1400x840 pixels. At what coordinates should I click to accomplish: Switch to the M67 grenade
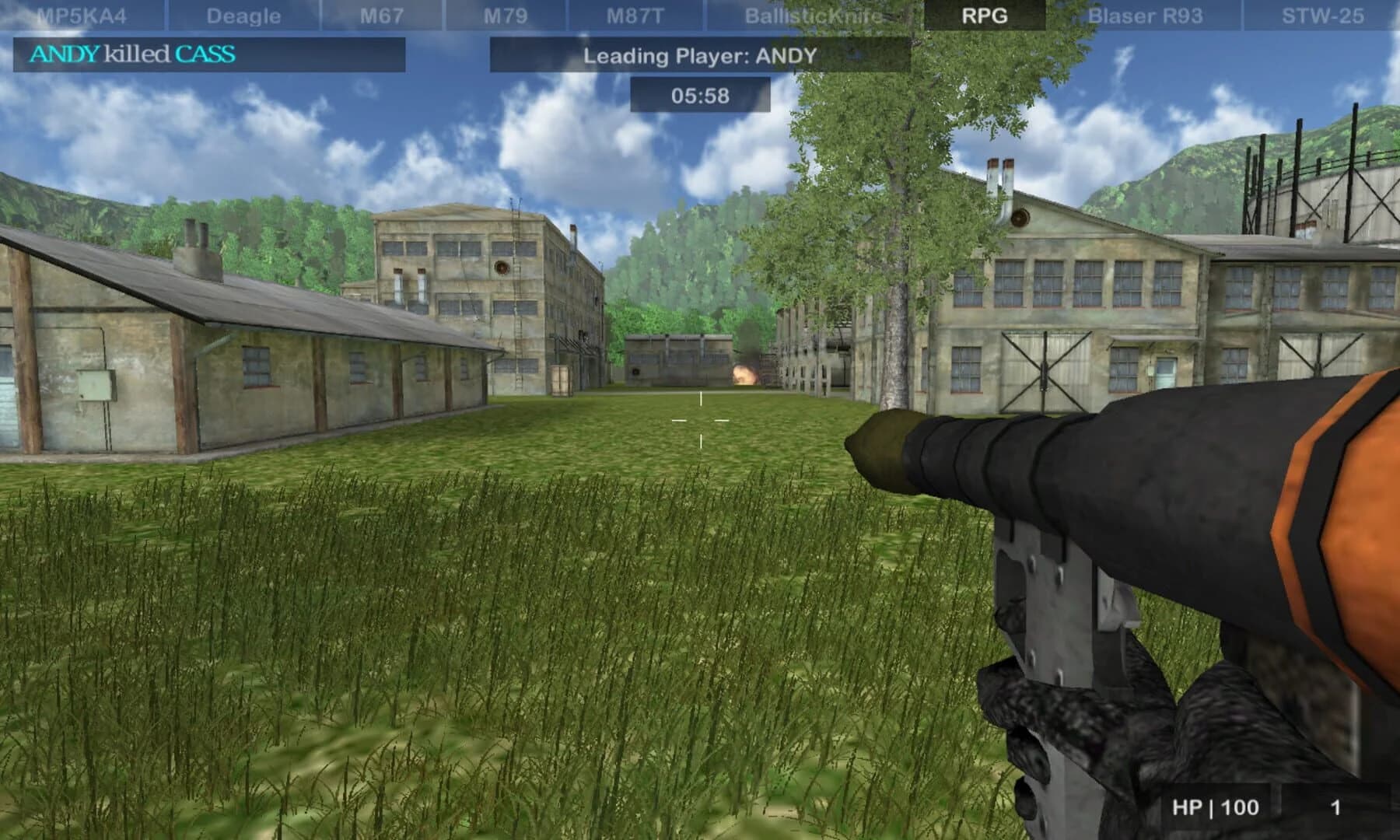pos(381,12)
